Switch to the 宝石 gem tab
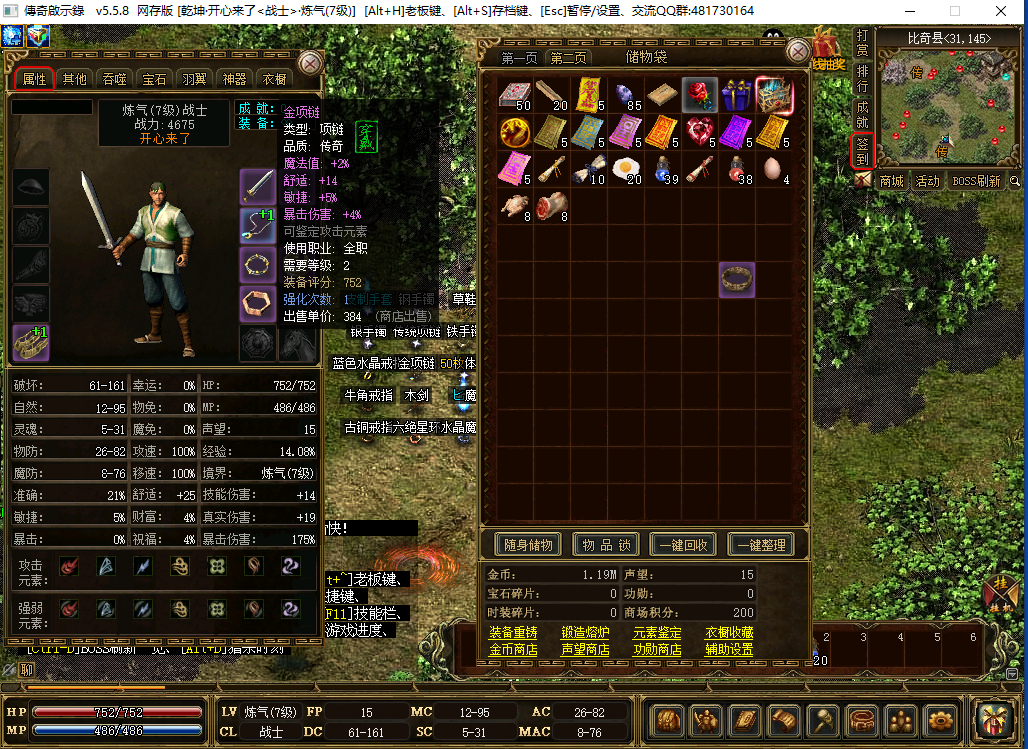 (x=154, y=79)
